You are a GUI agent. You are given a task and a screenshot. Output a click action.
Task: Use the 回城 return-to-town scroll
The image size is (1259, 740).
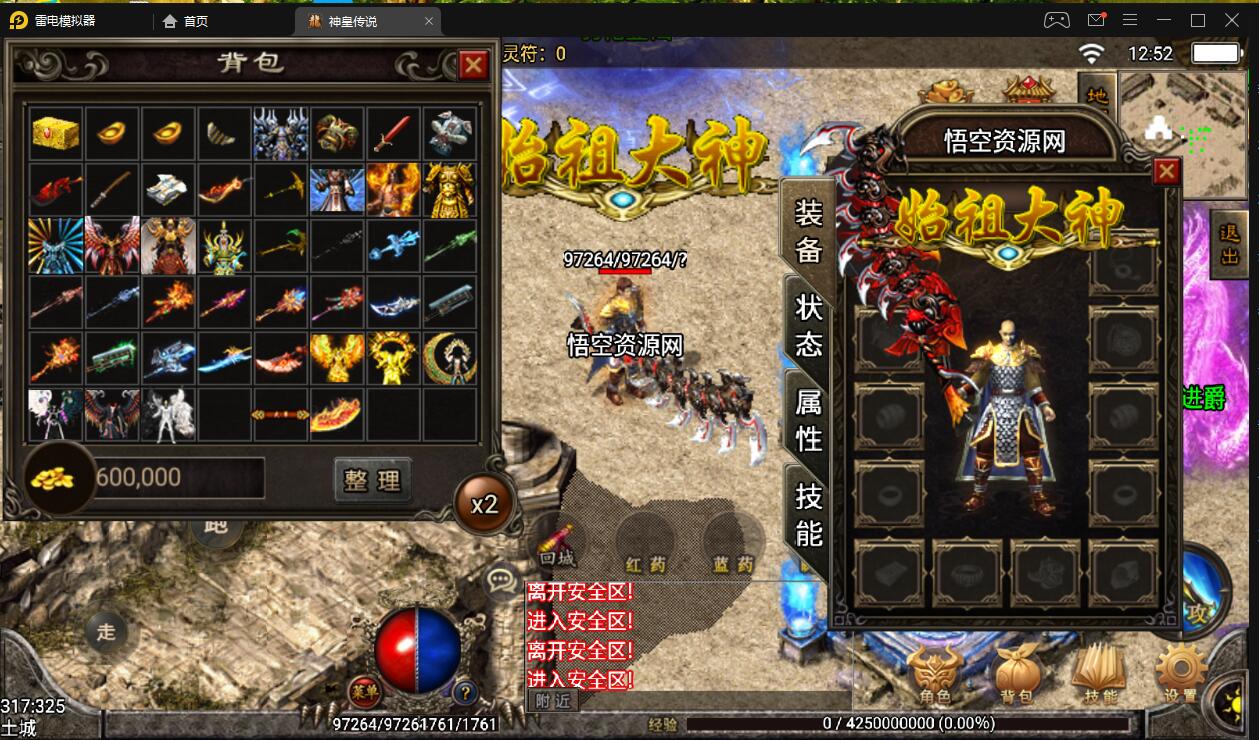pyautogui.click(x=557, y=546)
